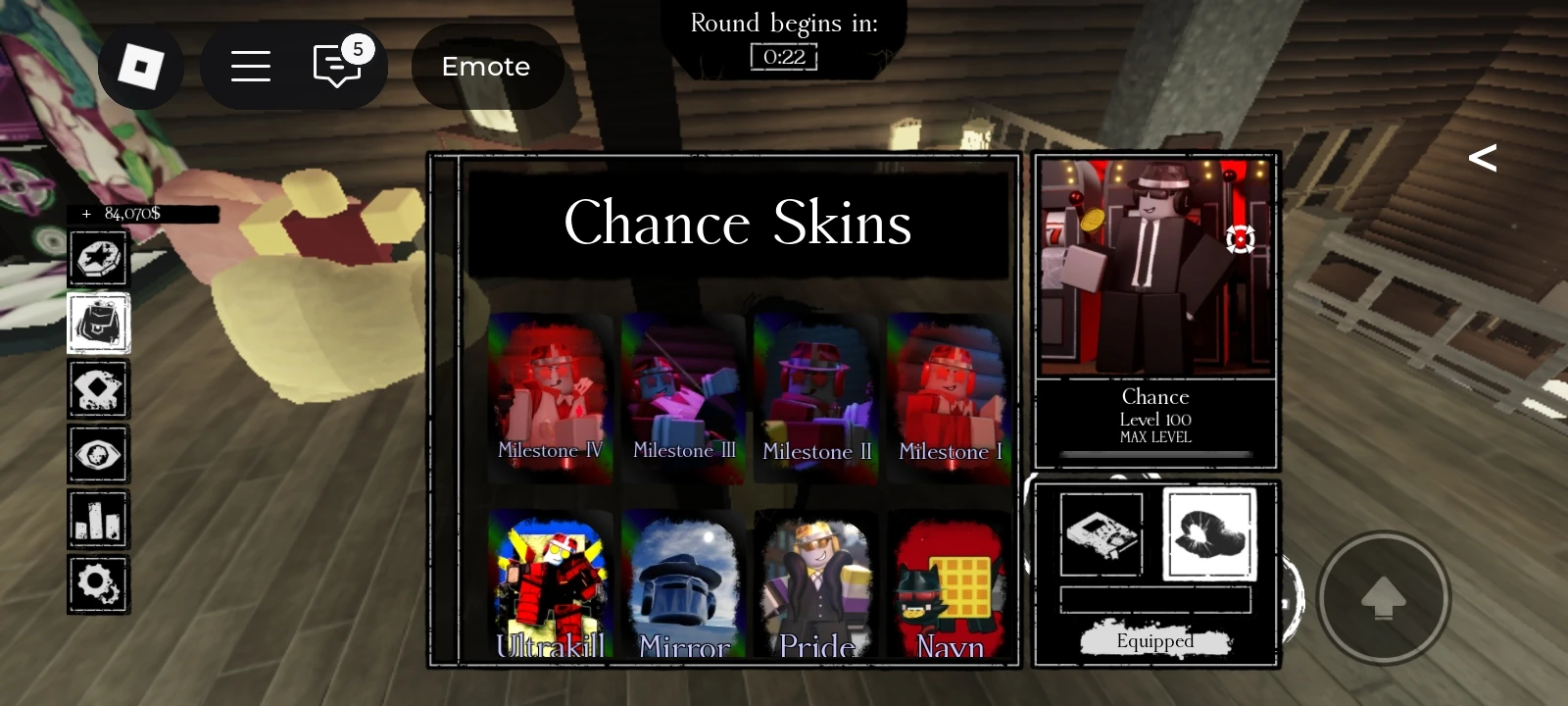Select the diamond gem sidebar icon
This screenshot has width=1568, height=706.
97,388
